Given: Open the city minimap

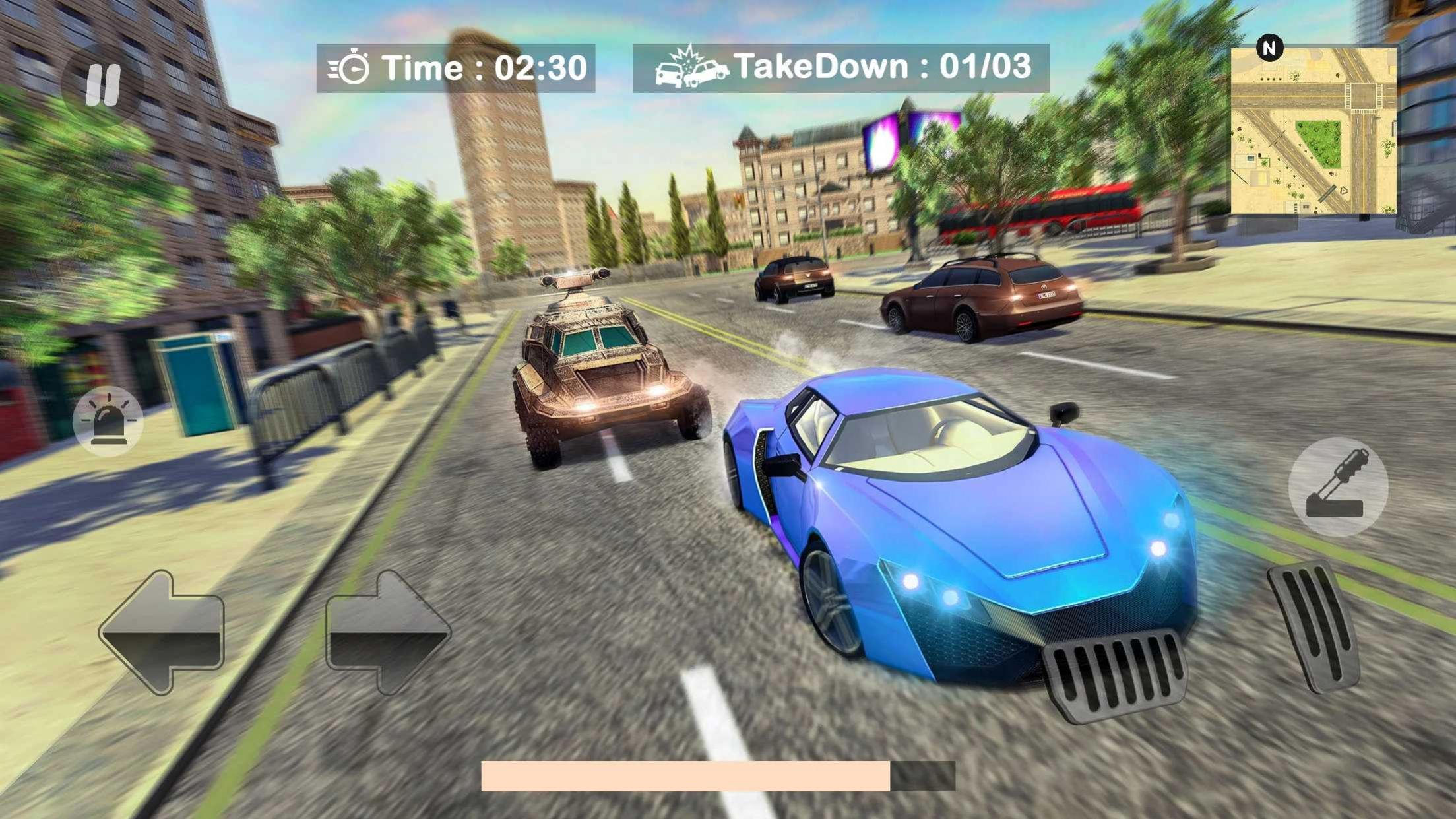Looking at the screenshot, I should [x=1313, y=131].
